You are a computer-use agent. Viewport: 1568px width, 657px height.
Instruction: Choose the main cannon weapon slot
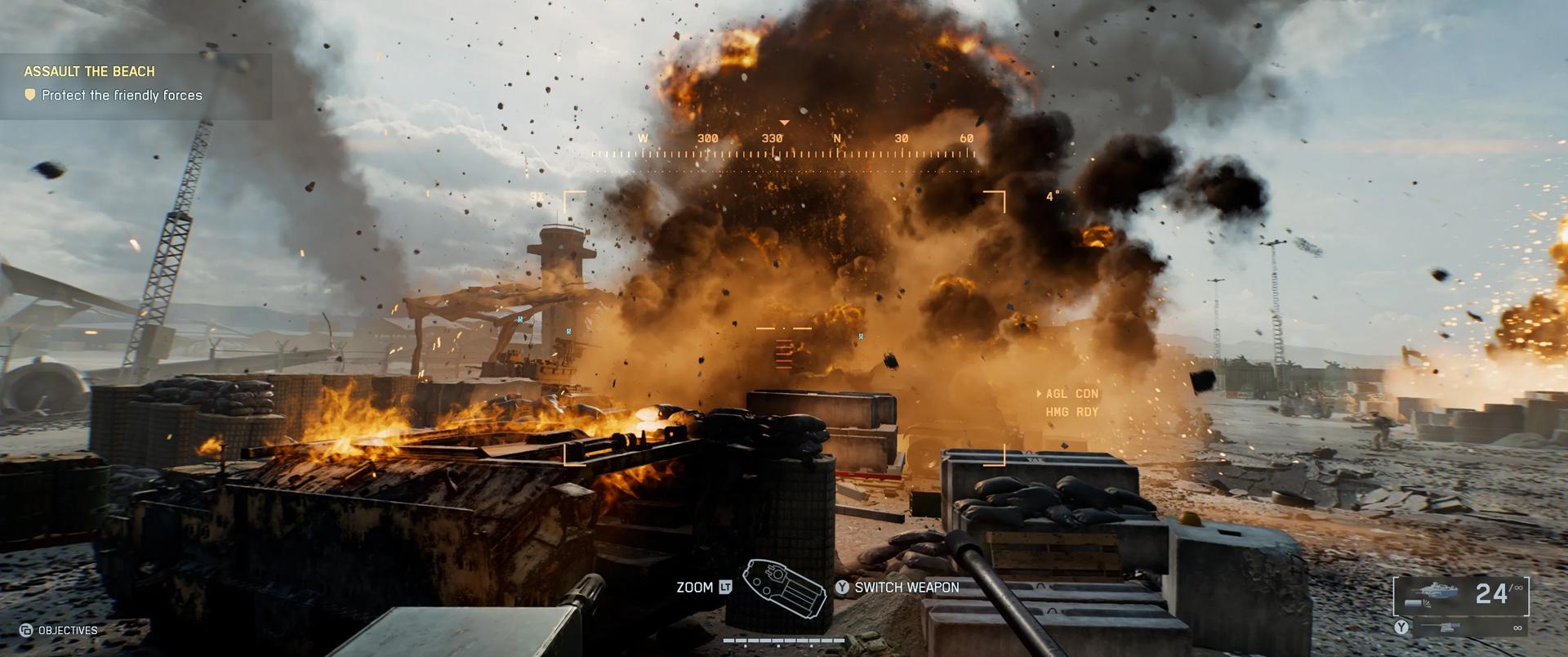[1460, 593]
